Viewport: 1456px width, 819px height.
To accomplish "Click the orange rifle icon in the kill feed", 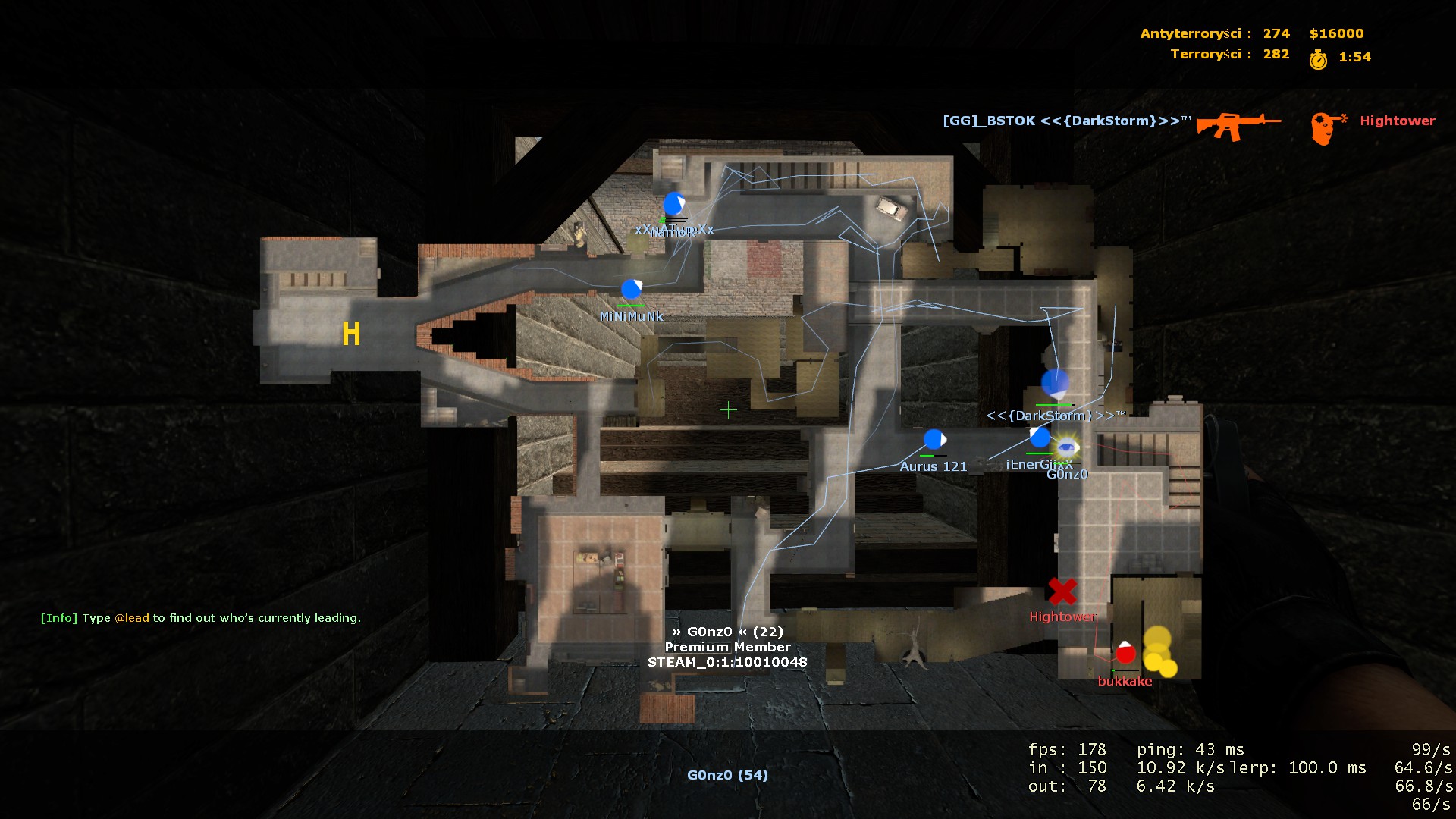I will pyautogui.click(x=1238, y=125).
